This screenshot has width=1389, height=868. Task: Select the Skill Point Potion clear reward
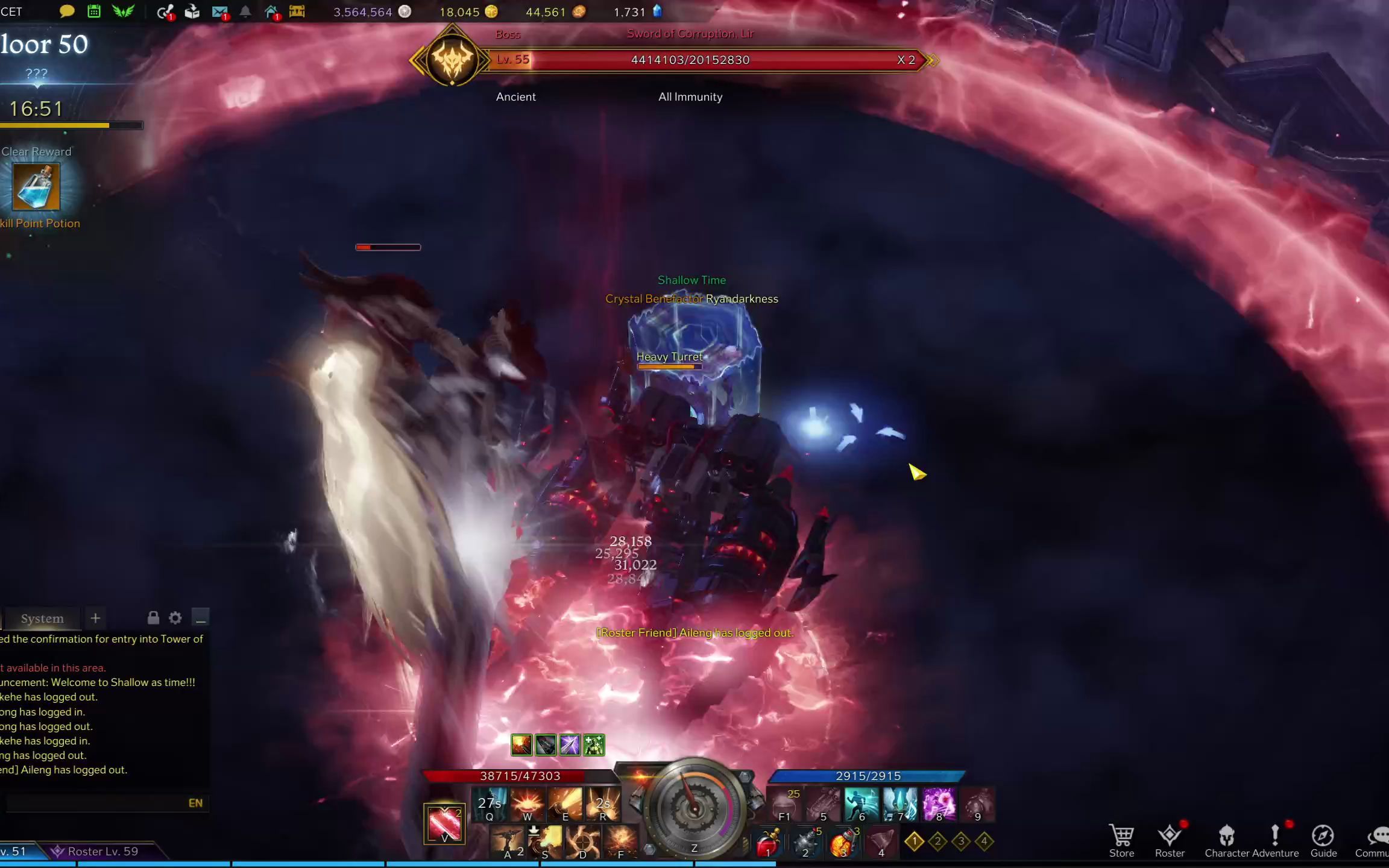pyautogui.click(x=36, y=187)
